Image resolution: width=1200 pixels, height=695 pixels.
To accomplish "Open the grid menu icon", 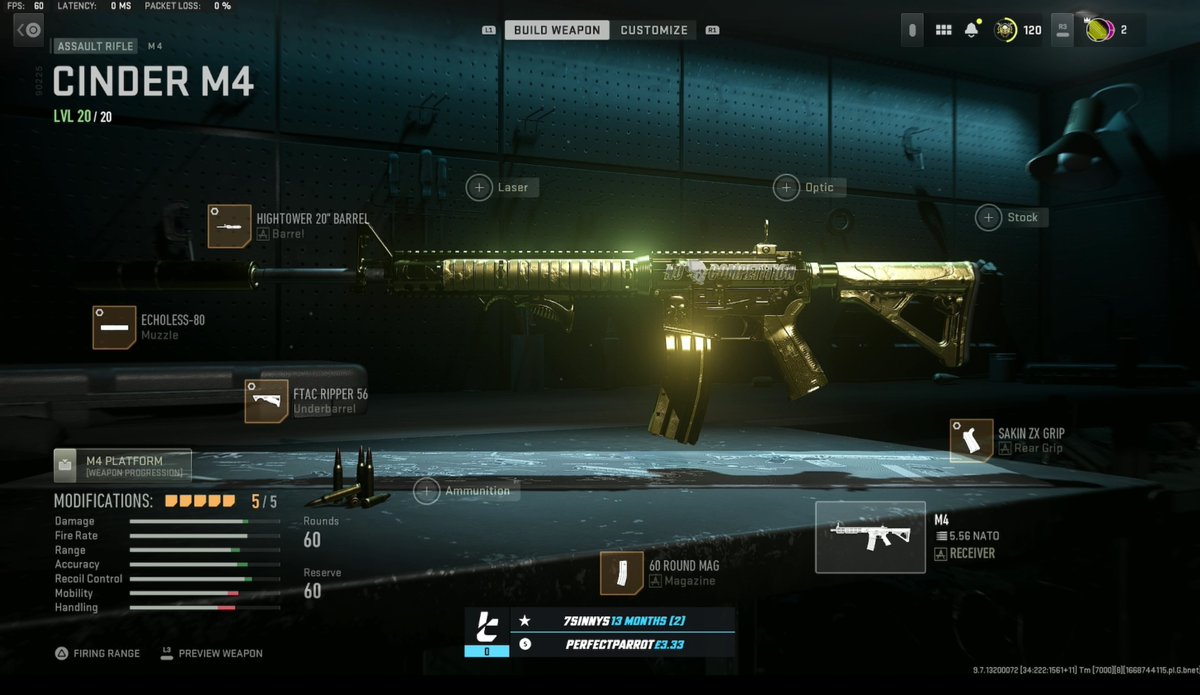I will click(943, 30).
